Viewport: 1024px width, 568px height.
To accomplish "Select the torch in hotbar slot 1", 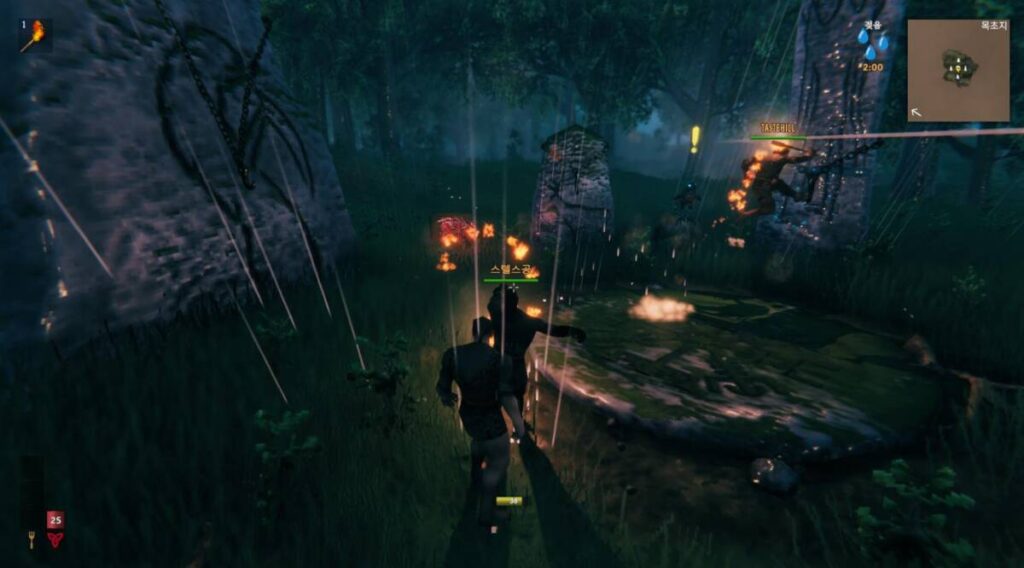I will (35, 36).
